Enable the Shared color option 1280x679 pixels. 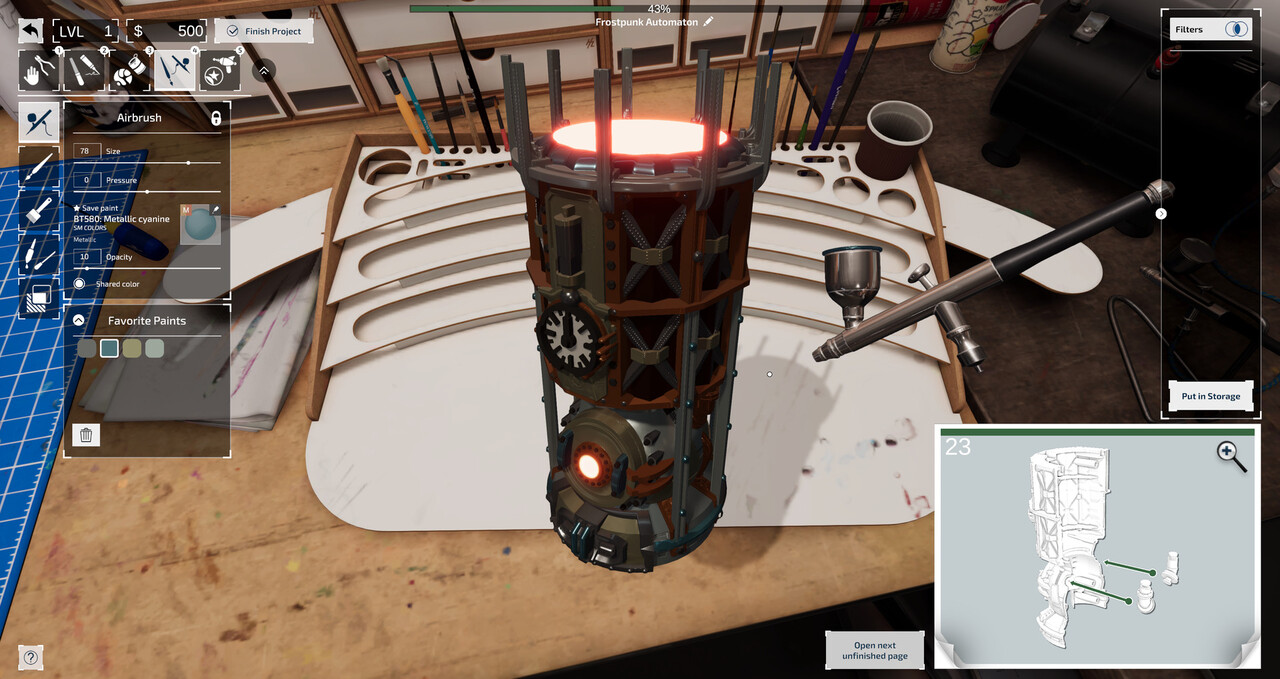pyautogui.click(x=80, y=284)
